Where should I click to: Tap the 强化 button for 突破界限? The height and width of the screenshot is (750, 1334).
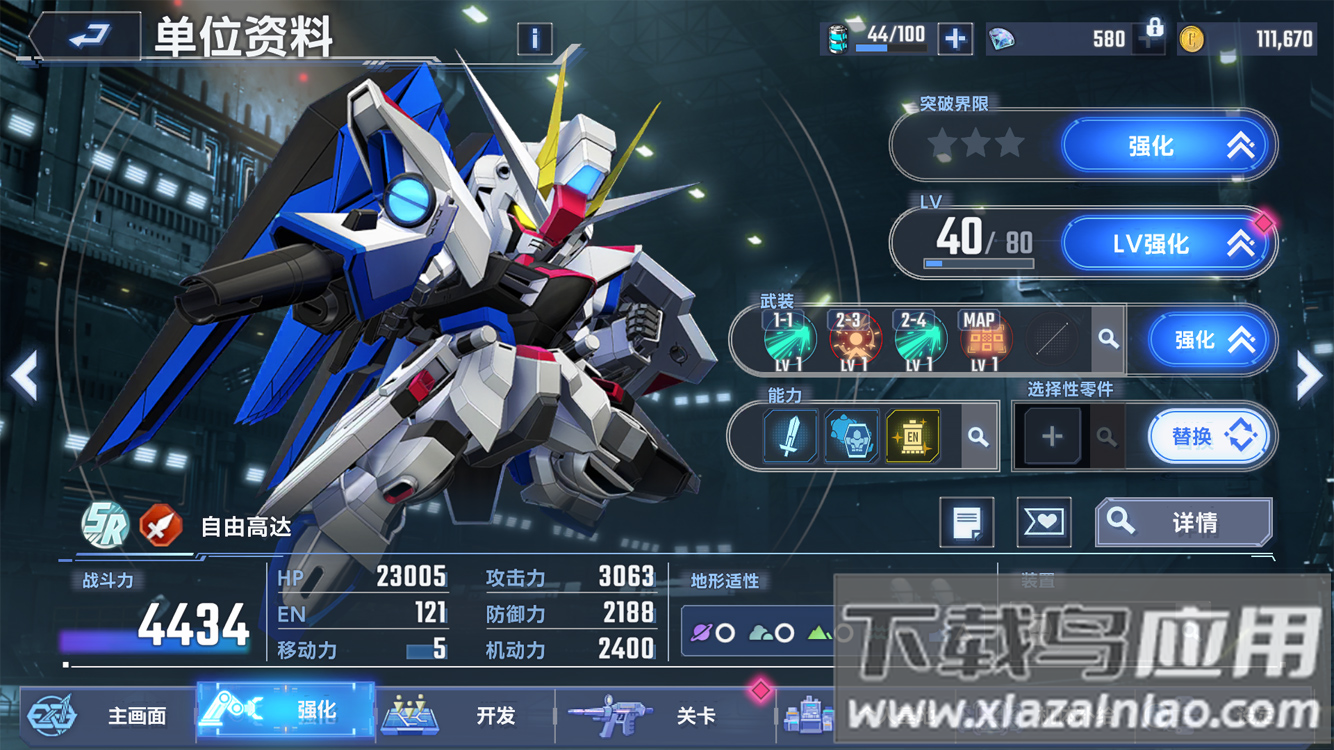point(1168,146)
